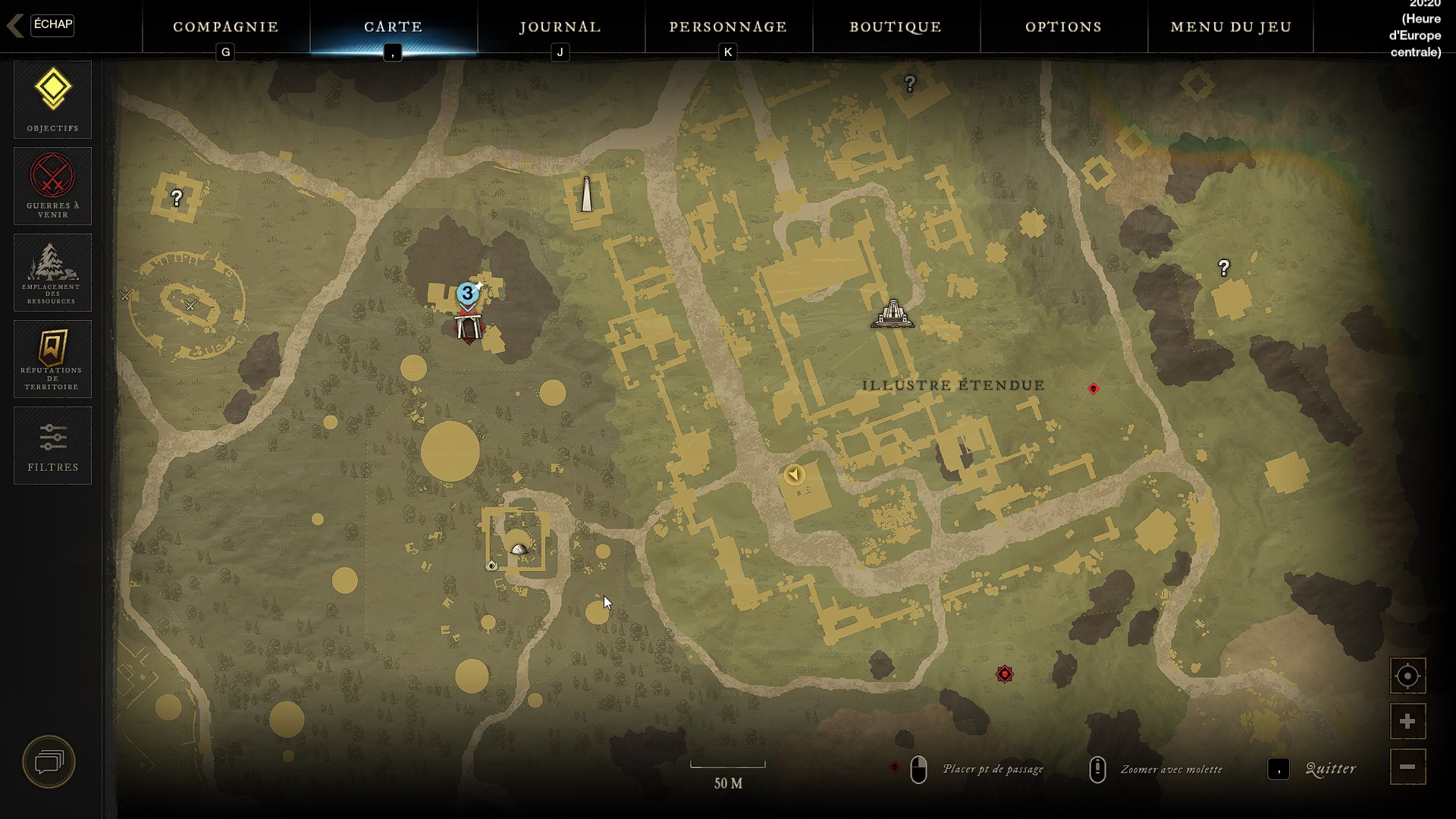Switch to the Options tab
Screen dimensions: 1456x819
tap(1063, 27)
